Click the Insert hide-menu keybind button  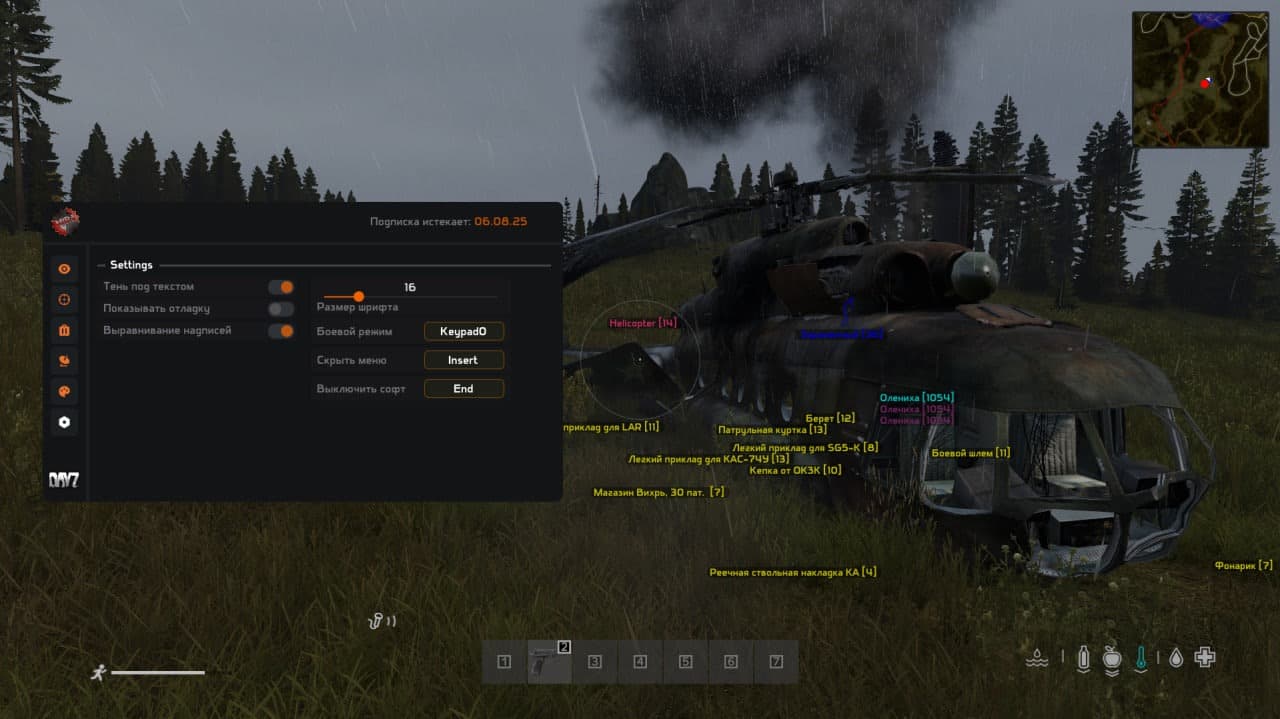point(463,360)
